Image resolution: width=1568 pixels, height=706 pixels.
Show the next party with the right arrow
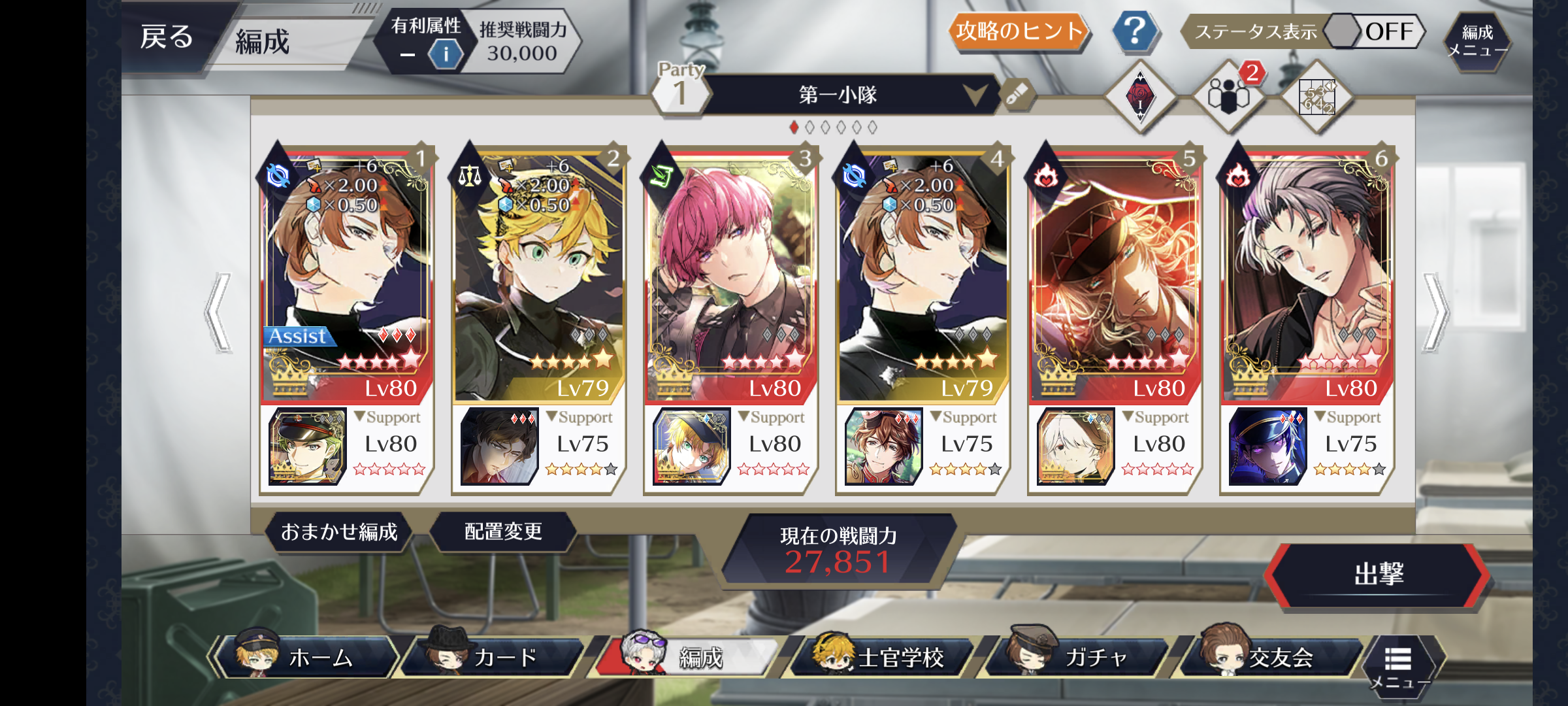1435,312
